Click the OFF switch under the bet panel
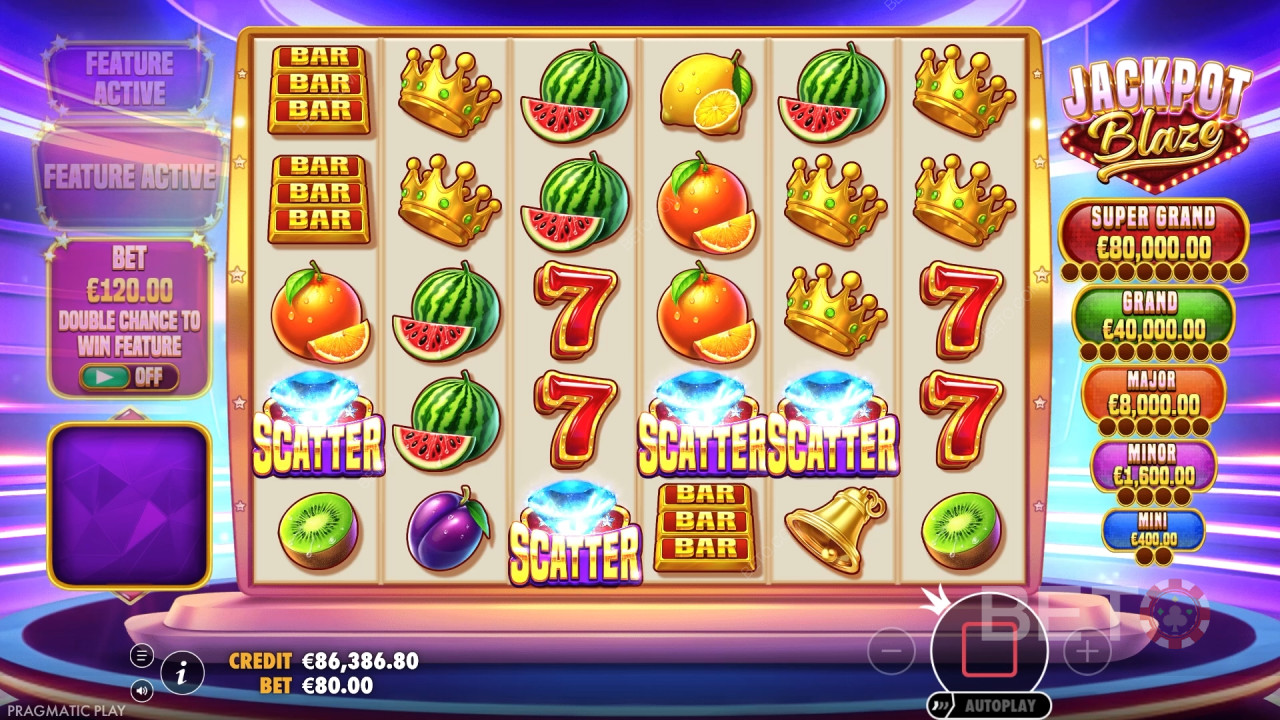 click(128, 377)
